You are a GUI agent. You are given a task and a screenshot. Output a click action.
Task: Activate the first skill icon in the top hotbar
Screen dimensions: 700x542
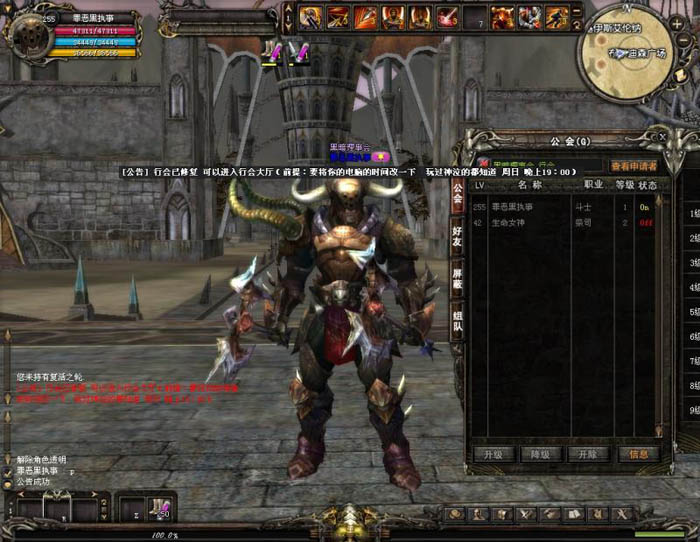point(310,17)
